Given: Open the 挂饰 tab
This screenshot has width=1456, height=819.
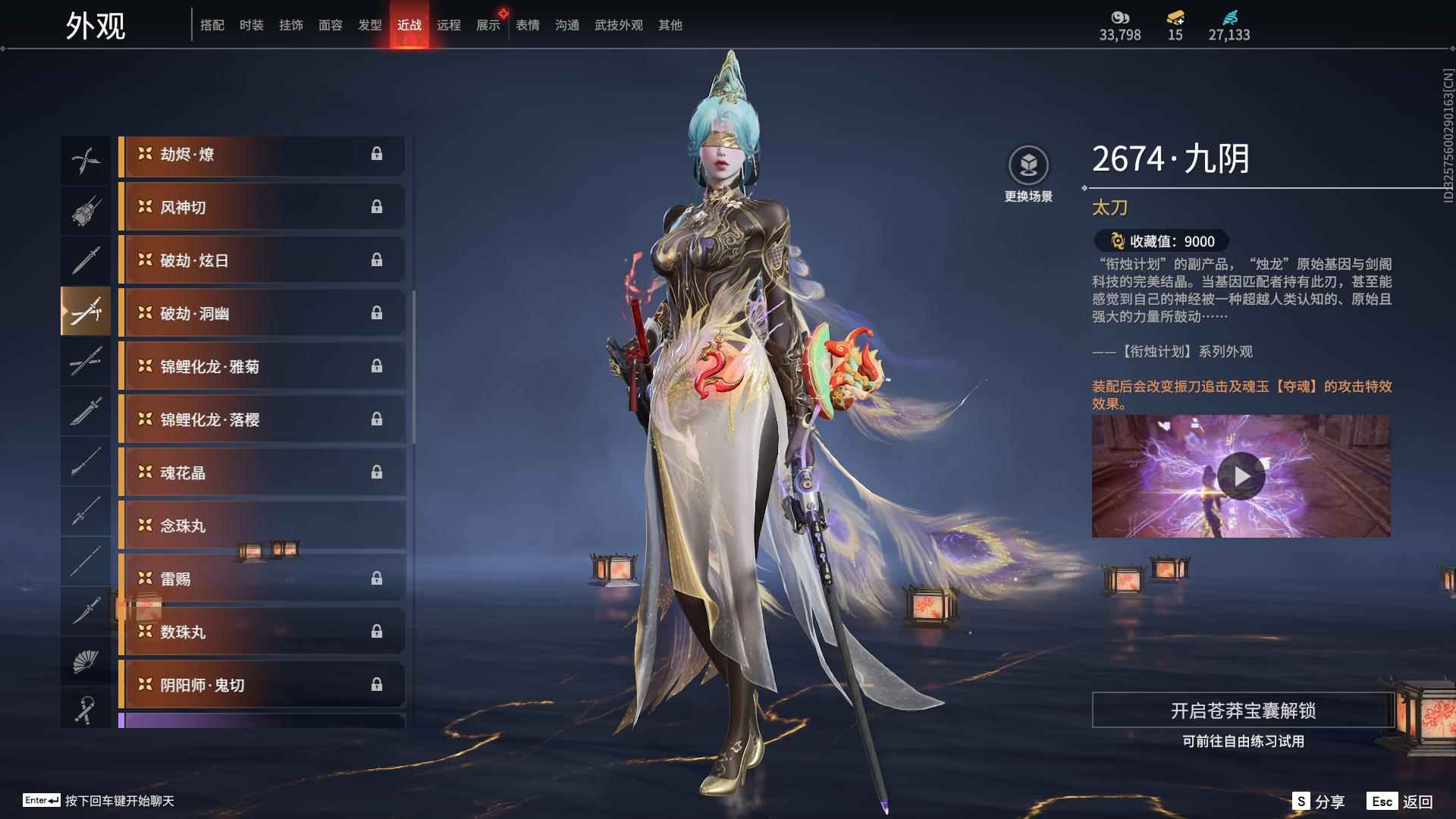Looking at the screenshot, I should [290, 25].
